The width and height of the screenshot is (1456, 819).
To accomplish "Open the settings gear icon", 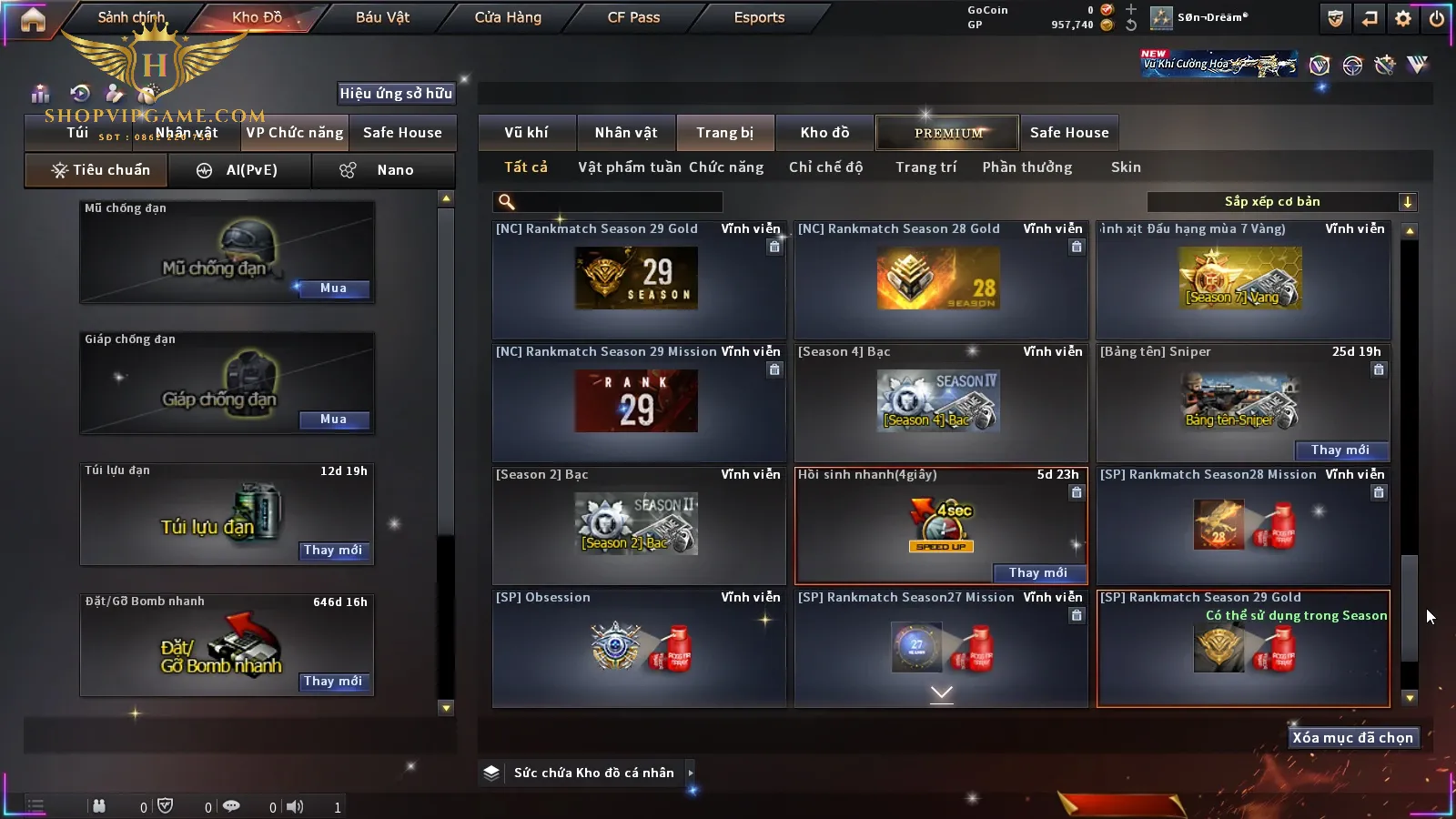I will coord(1403,18).
